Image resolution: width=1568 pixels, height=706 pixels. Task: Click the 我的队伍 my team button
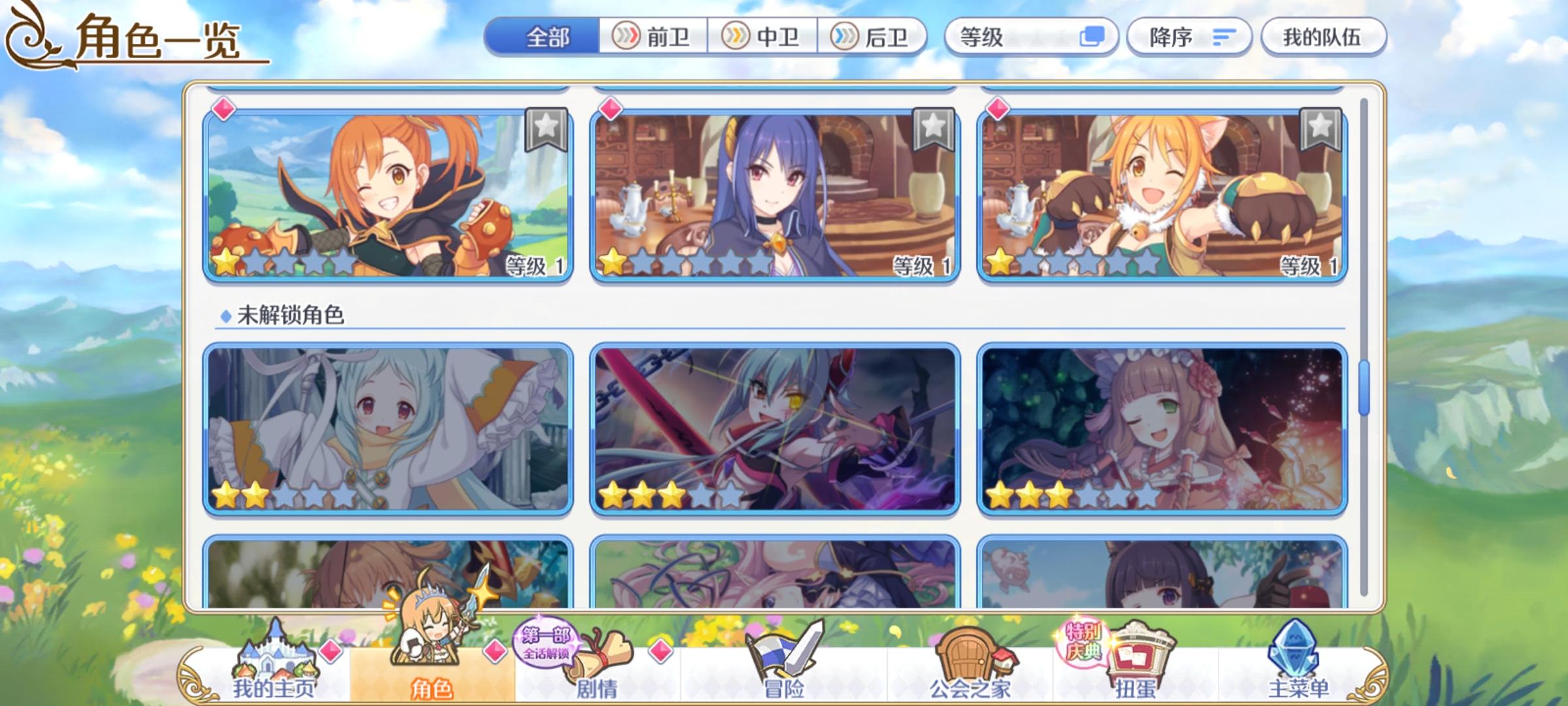pyautogui.click(x=1323, y=37)
